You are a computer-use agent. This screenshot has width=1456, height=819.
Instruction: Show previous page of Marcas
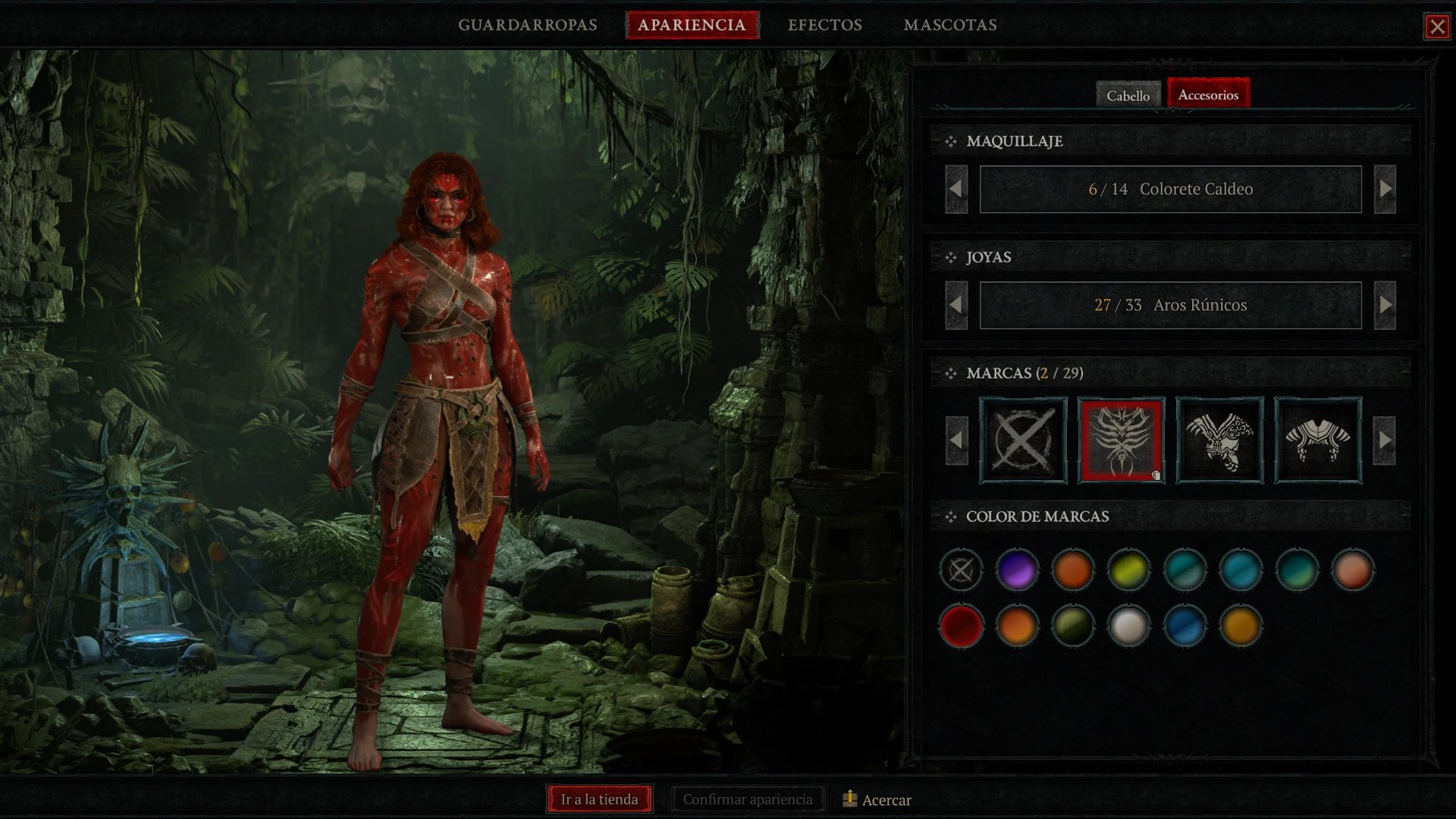(x=956, y=440)
